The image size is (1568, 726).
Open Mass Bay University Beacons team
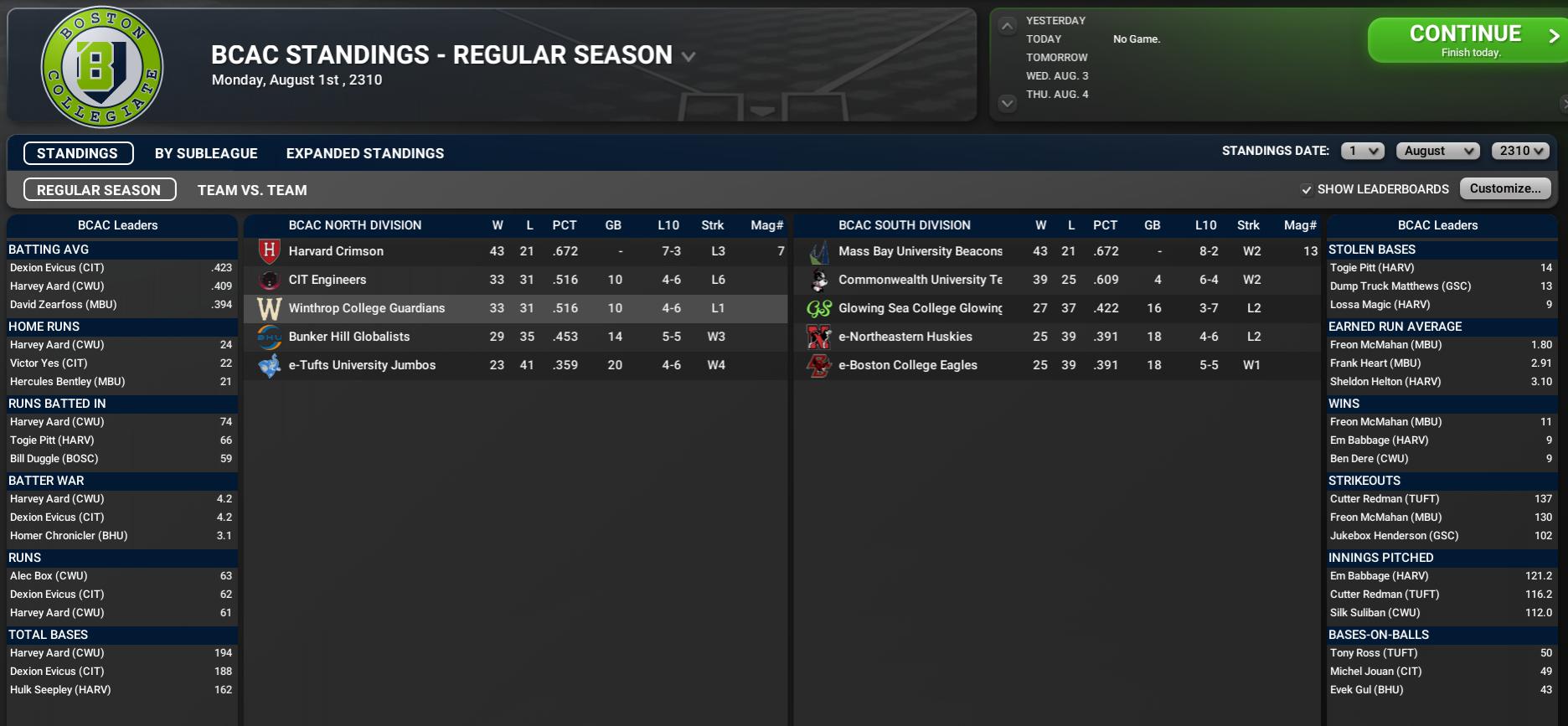[x=920, y=251]
